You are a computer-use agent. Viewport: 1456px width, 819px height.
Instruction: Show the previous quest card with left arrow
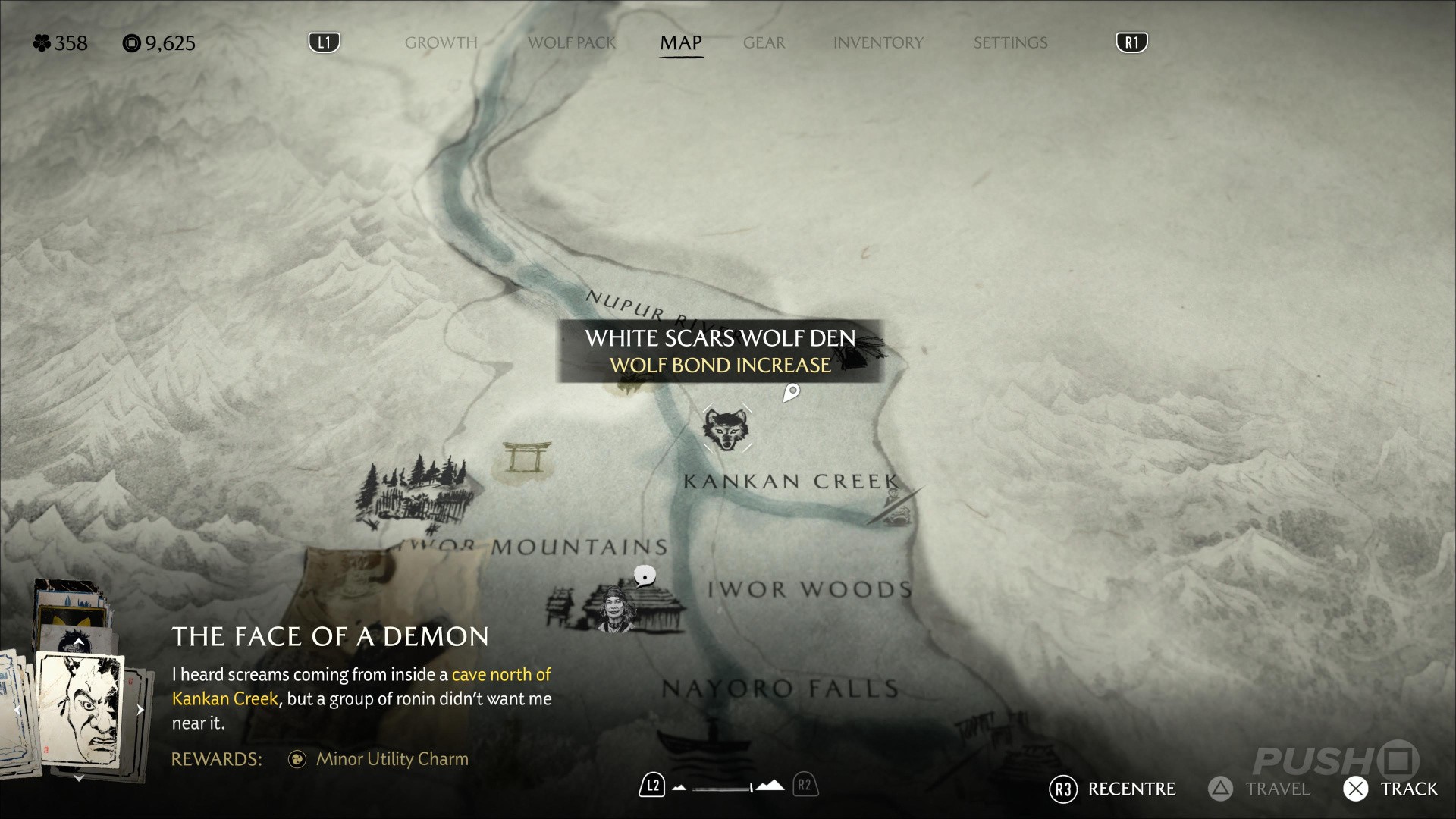[17, 710]
